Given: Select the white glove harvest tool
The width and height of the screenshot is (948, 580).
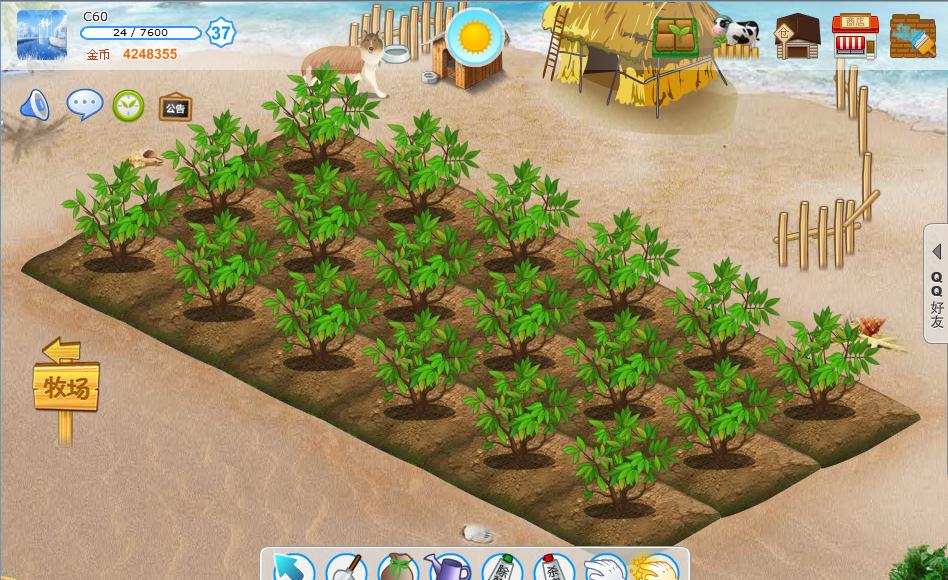Looking at the screenshot, I should click(605, 568).
